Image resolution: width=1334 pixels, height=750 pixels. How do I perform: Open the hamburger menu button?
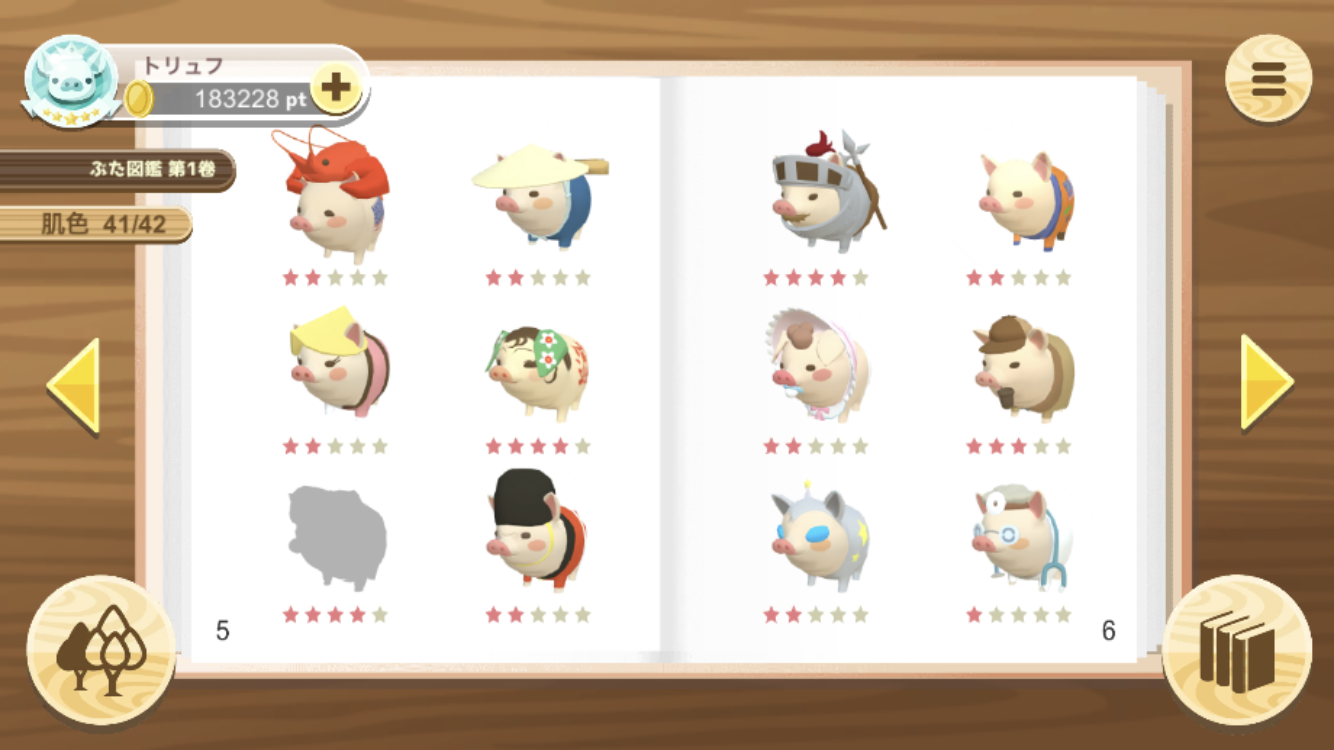click(x=1268, y=79)
